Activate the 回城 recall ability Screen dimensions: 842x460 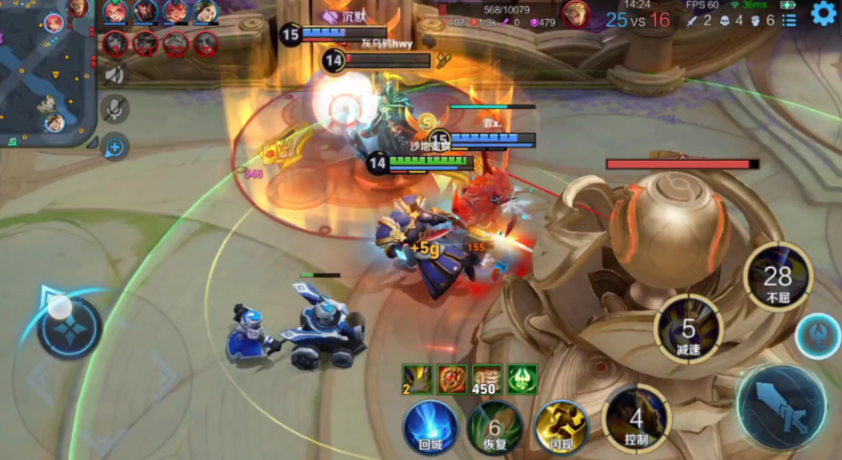click(430, 427)
